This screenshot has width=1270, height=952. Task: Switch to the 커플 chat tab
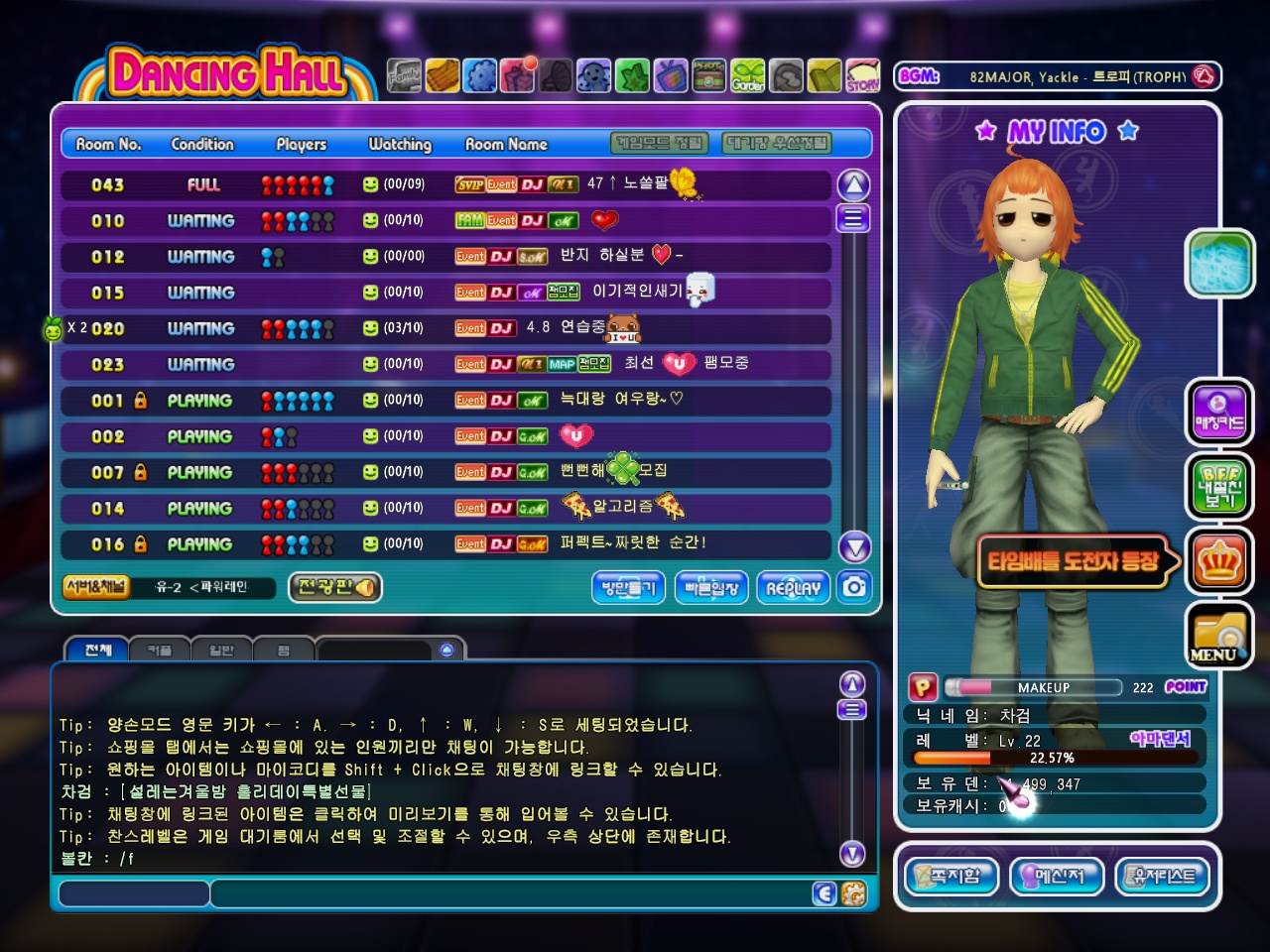pyautogui.click(x=160, y=651)
